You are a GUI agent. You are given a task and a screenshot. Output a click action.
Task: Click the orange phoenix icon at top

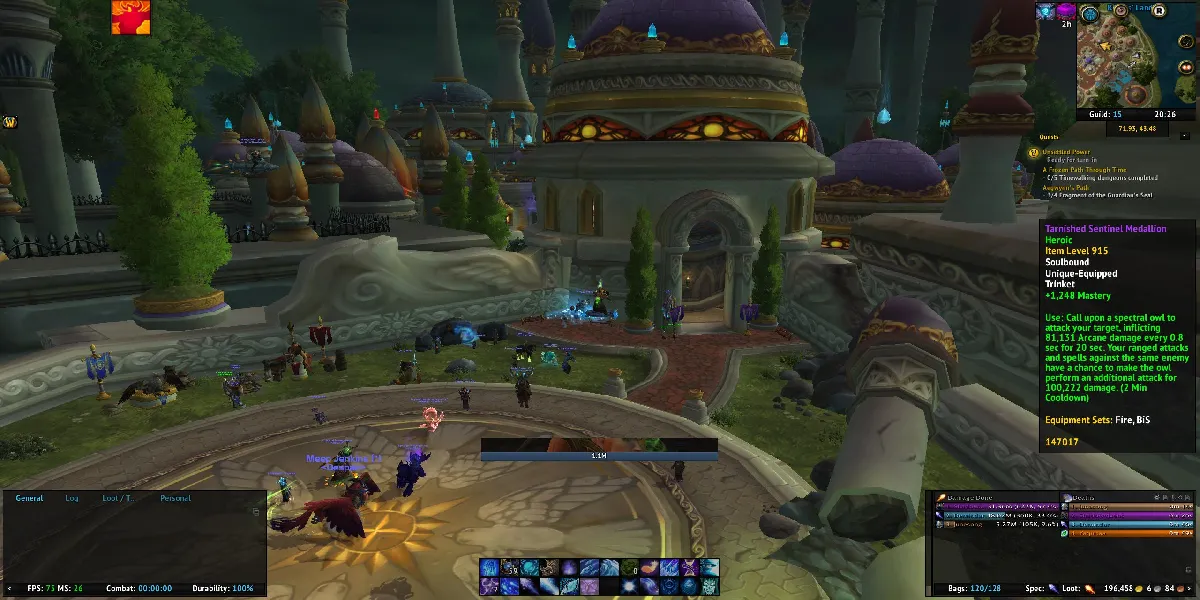[130, 18]
